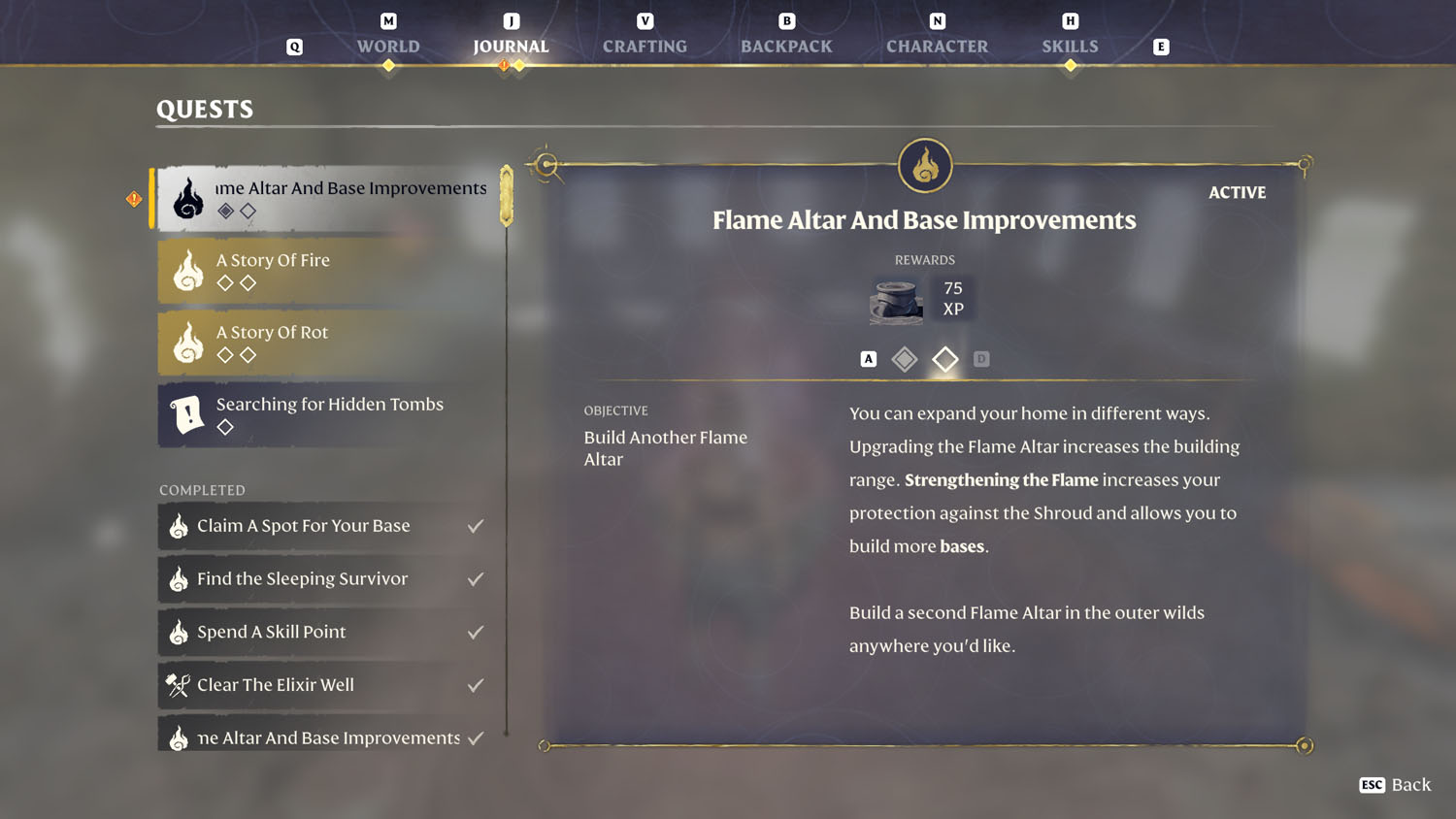Click the quest list scrollbar handle

504,194
